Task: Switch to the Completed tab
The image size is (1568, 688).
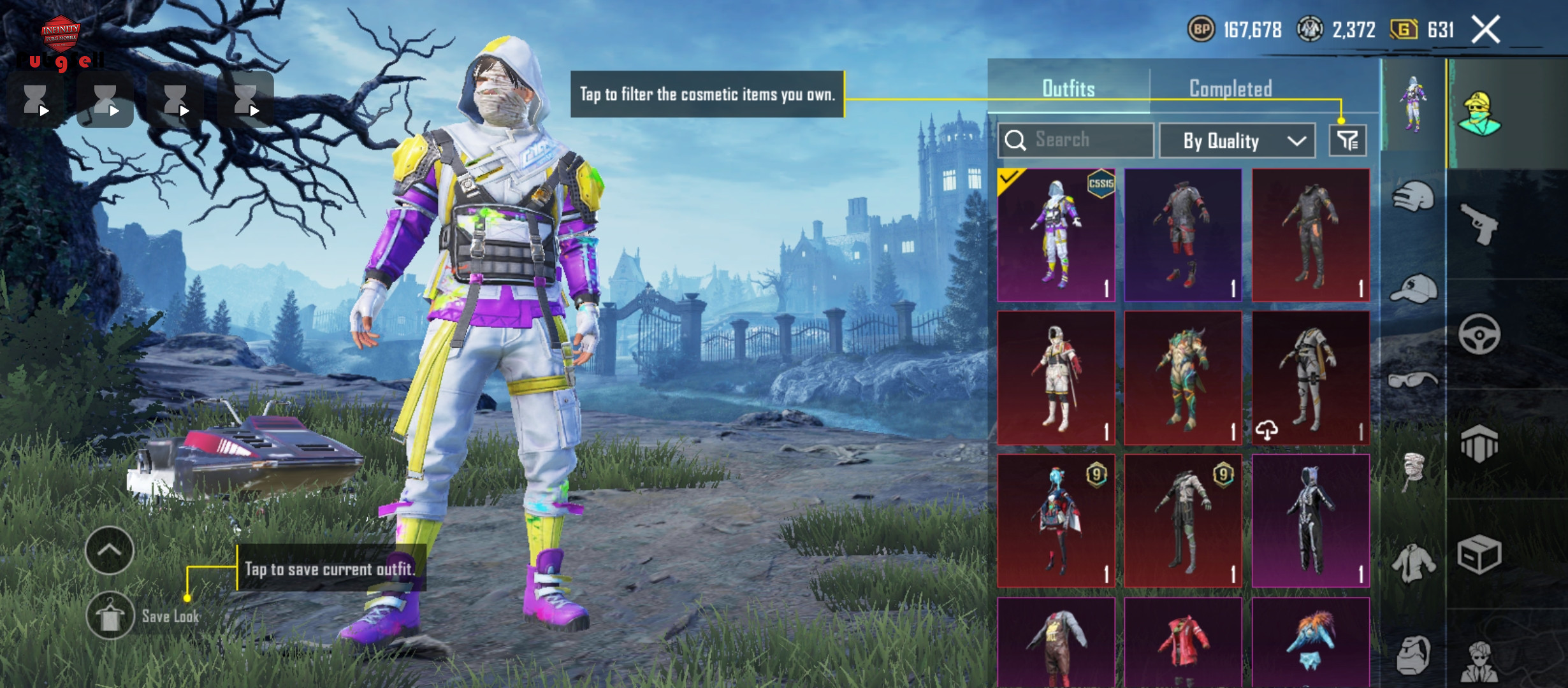Action: [x=1230, y=89]
